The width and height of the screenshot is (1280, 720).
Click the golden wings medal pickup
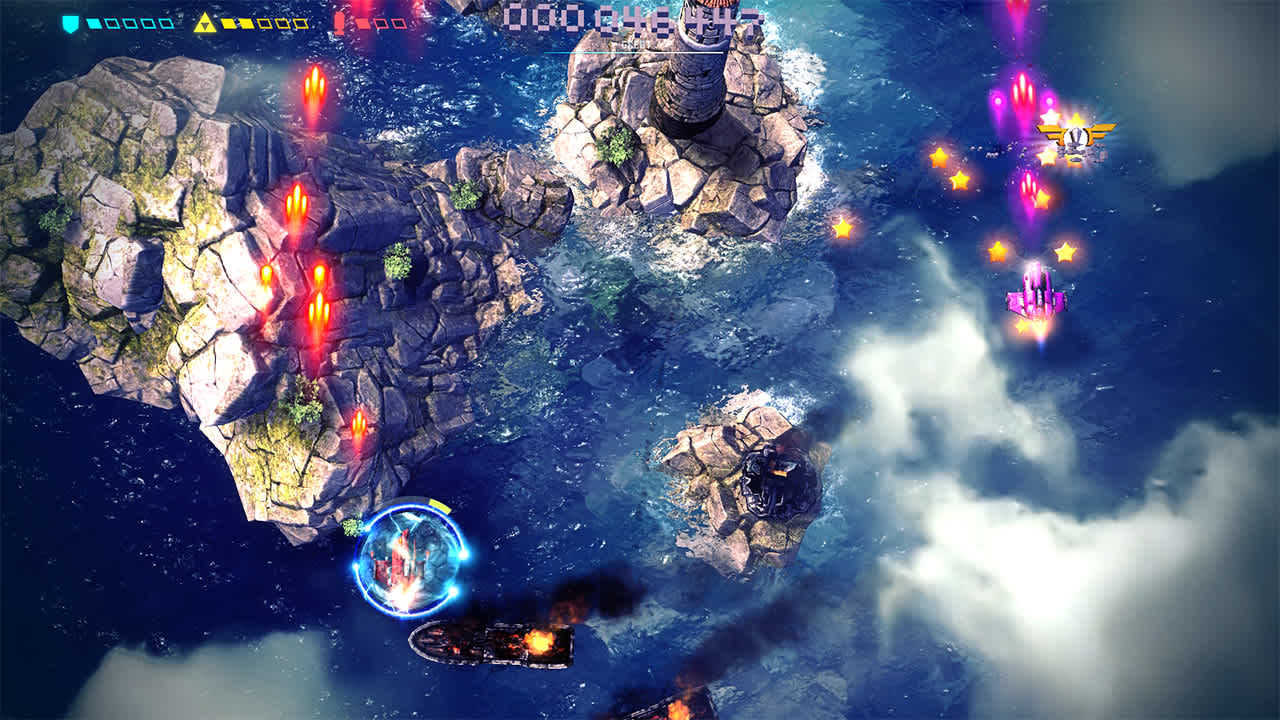(x=1078, y=135)
